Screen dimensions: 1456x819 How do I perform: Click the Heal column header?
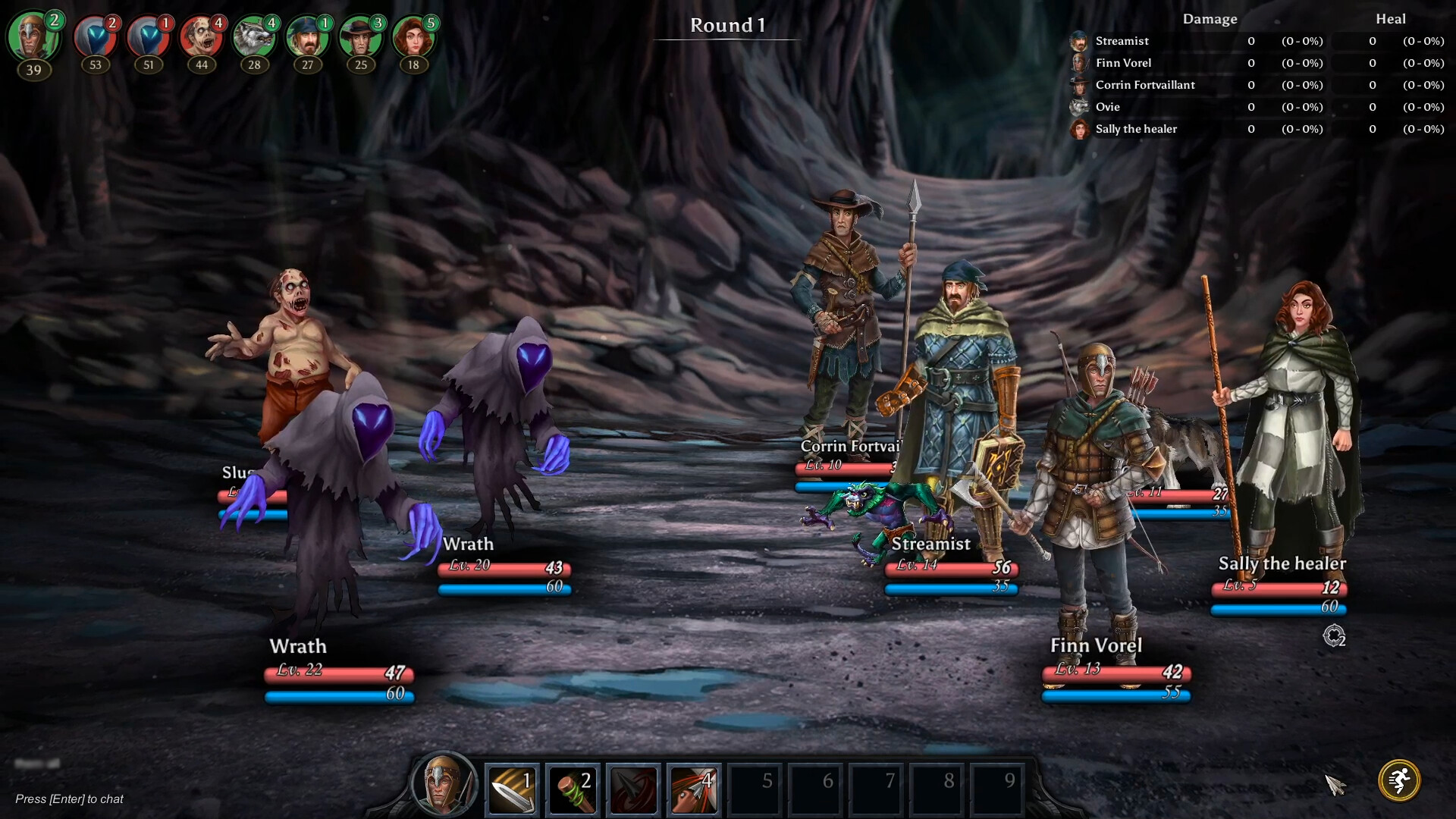(1392, 19)
